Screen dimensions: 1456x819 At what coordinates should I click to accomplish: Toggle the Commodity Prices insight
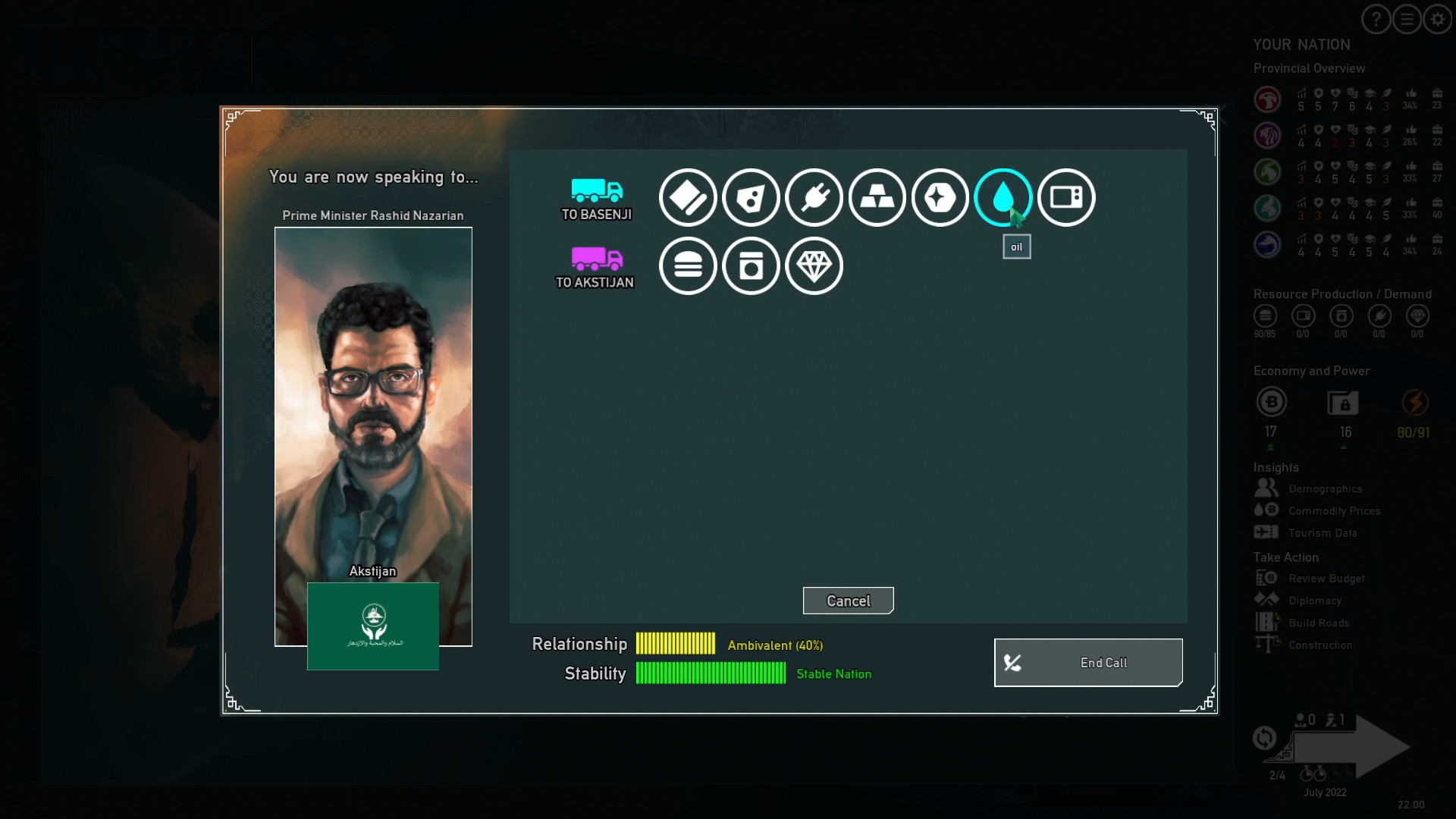tap(1335, 510)
